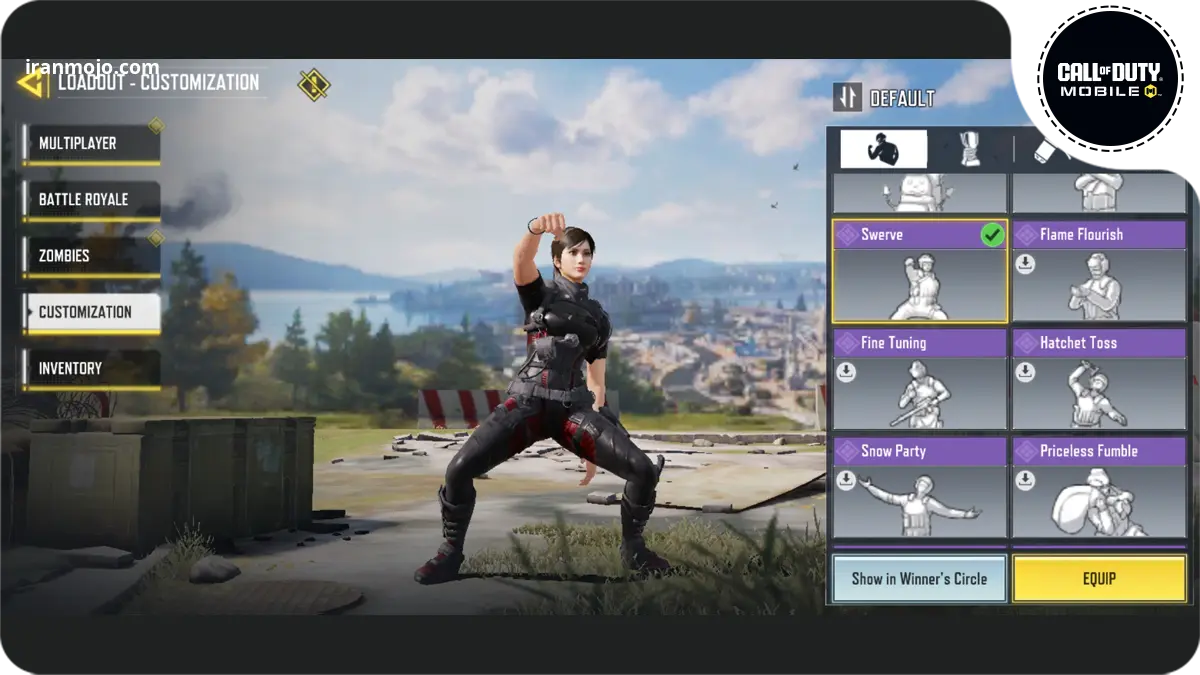This screenshot has height=675, width=1200.
Task: Open the glove tab
Action: point(969,149)
